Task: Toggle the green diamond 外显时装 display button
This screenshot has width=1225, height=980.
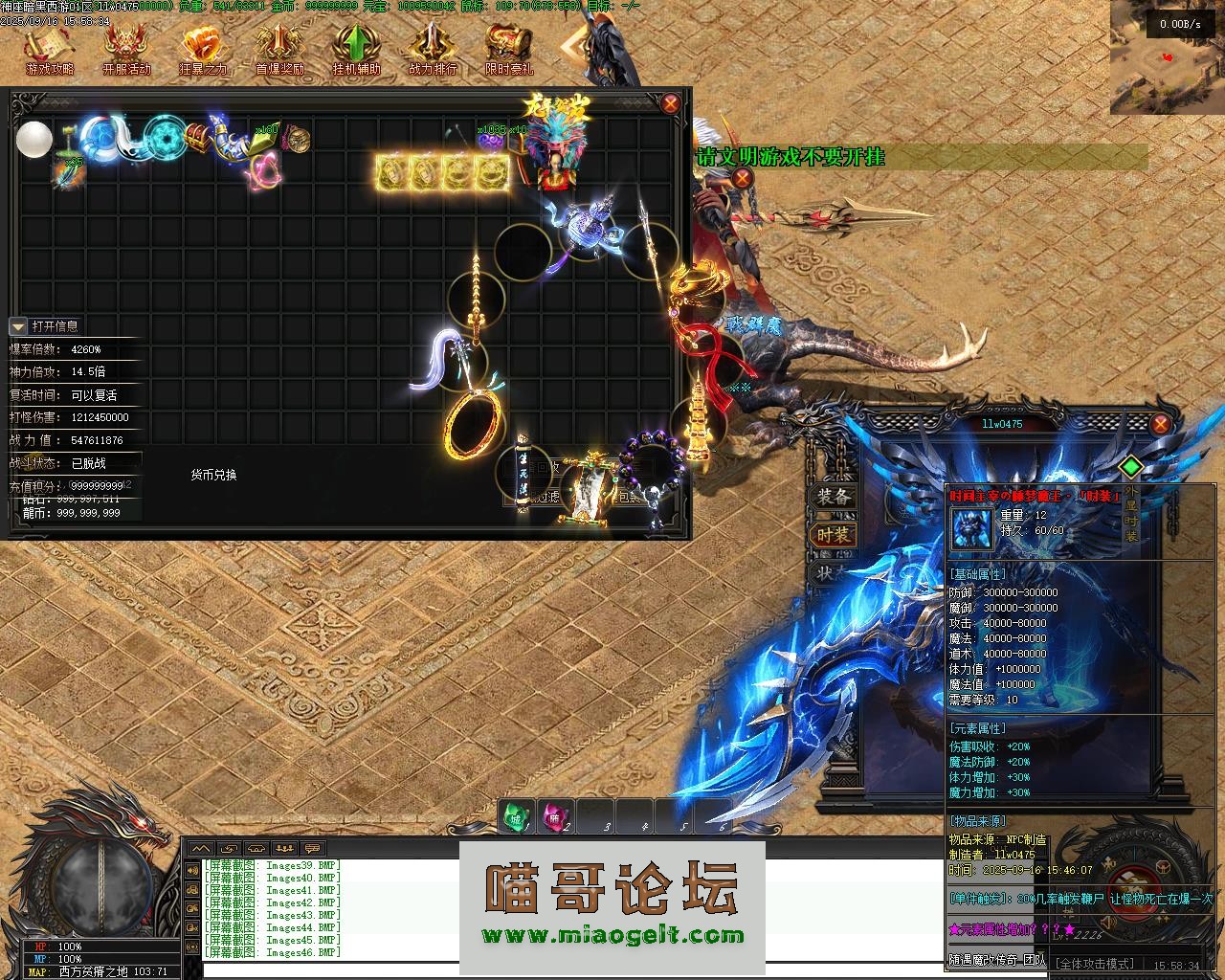Action: coord(1131,467)
